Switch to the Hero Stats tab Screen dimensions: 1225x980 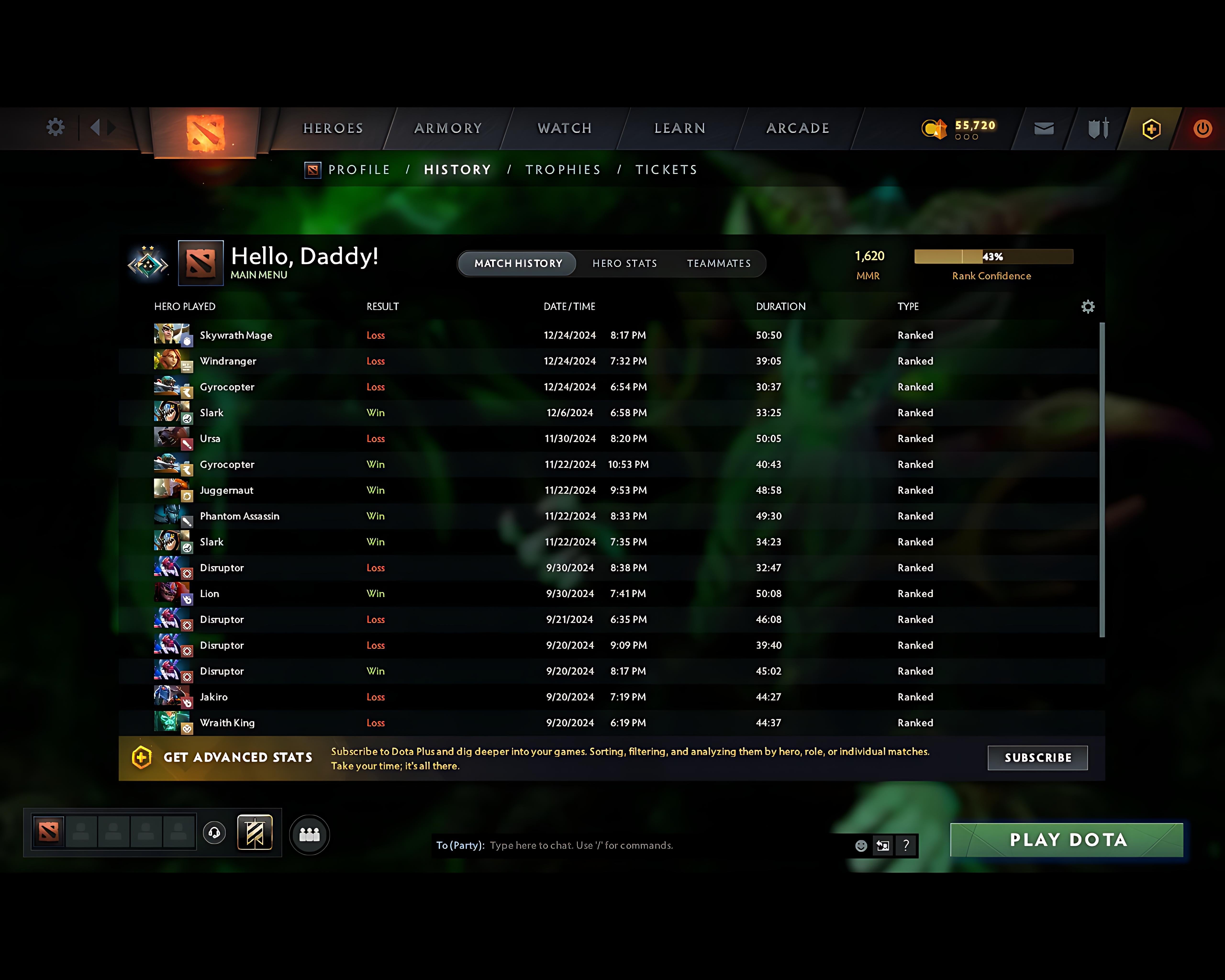click(624, 263)
